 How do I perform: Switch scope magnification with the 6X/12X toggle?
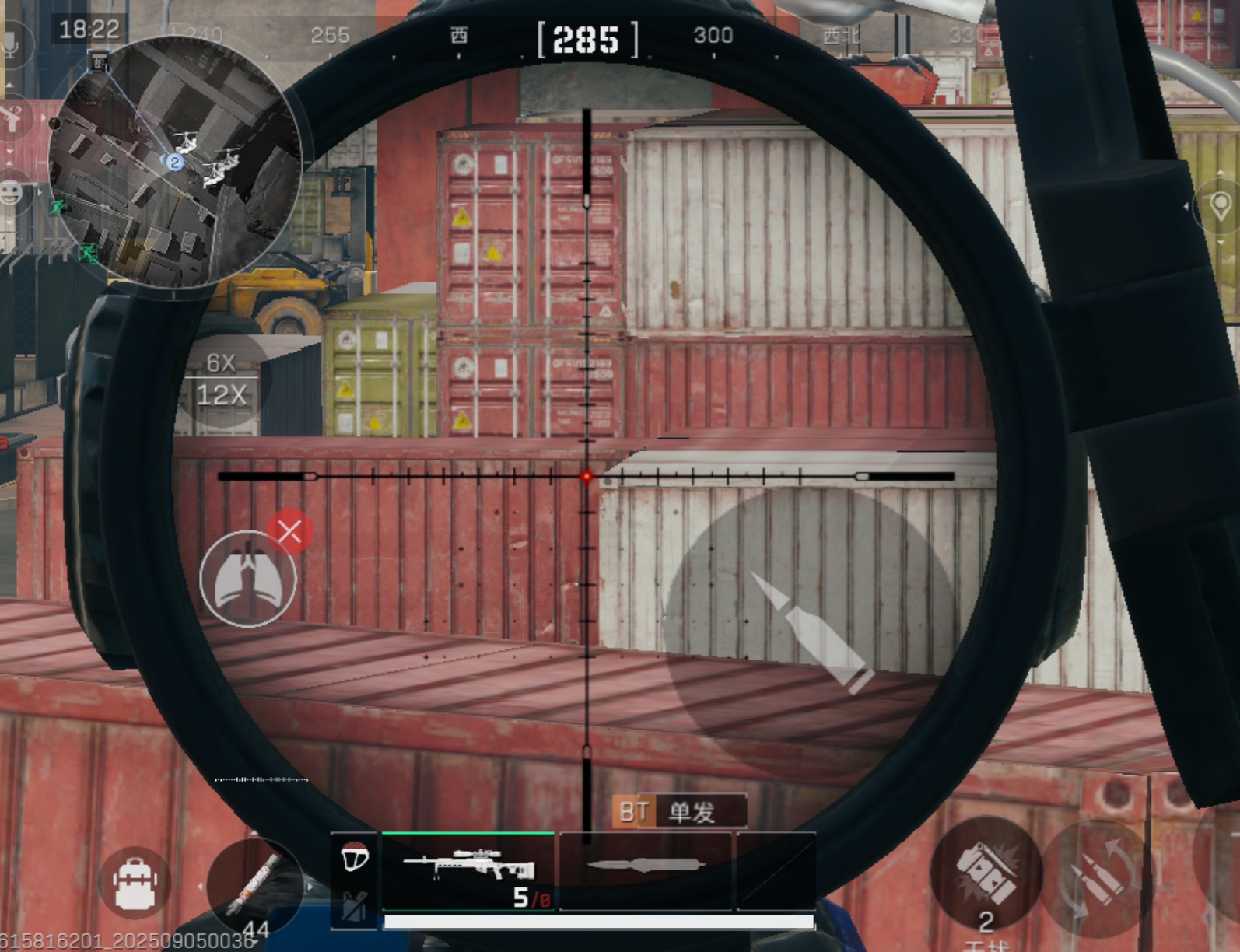(221, 380)
